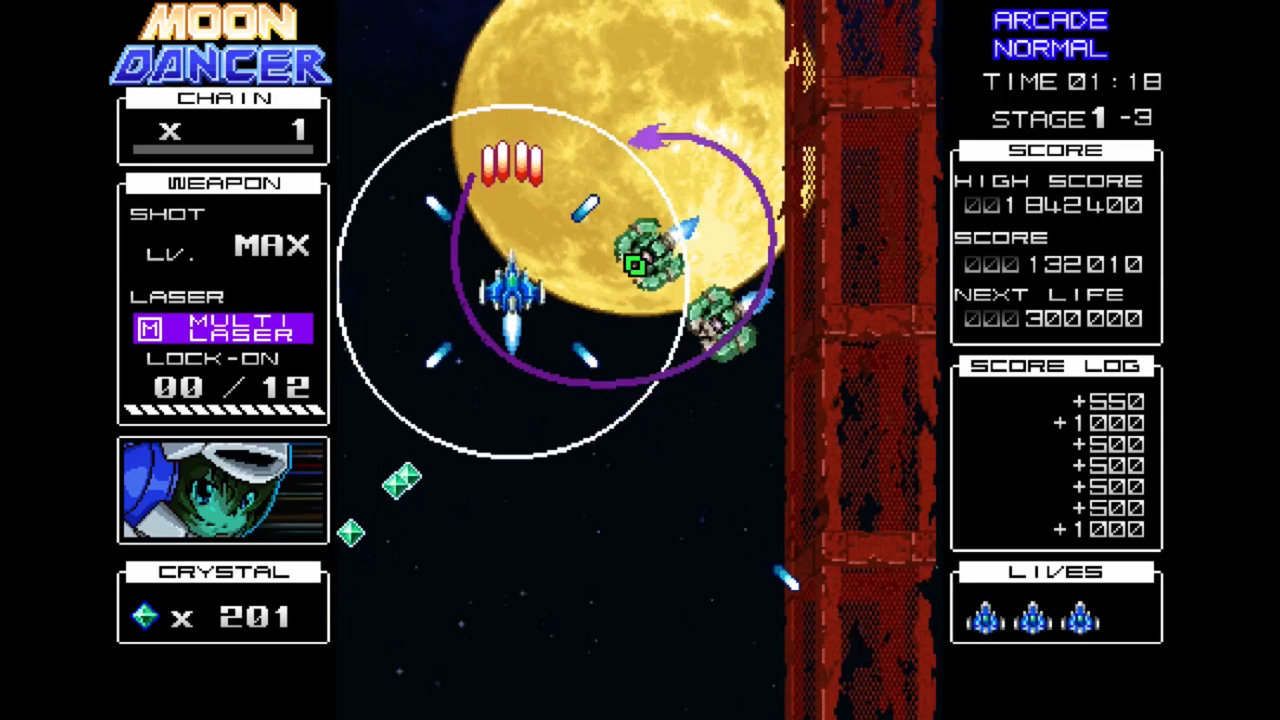
Task: Open the SCORE panel tab
Action: click(x=1055, y=150)
